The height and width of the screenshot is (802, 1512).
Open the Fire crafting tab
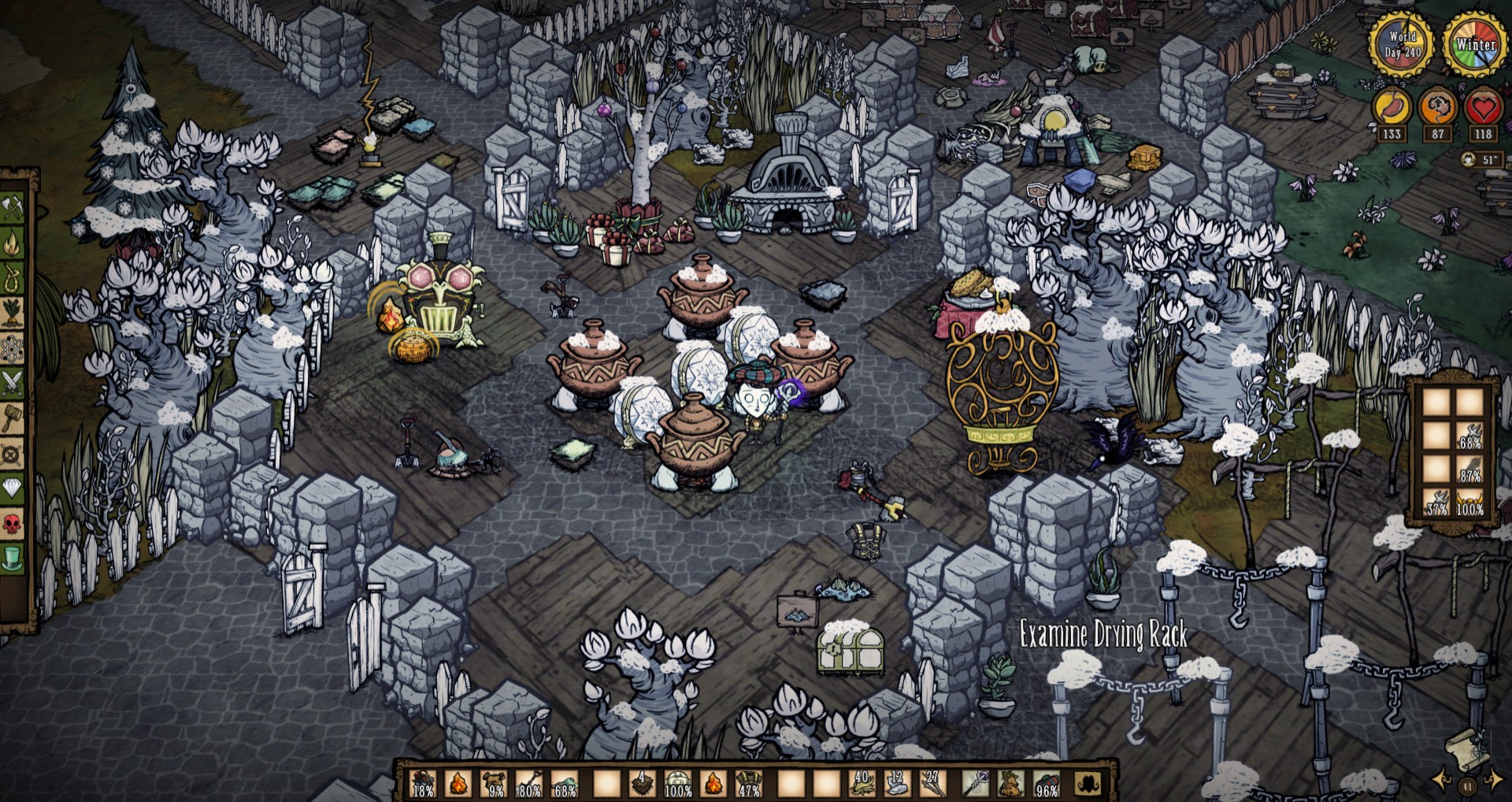click(13, 243)
